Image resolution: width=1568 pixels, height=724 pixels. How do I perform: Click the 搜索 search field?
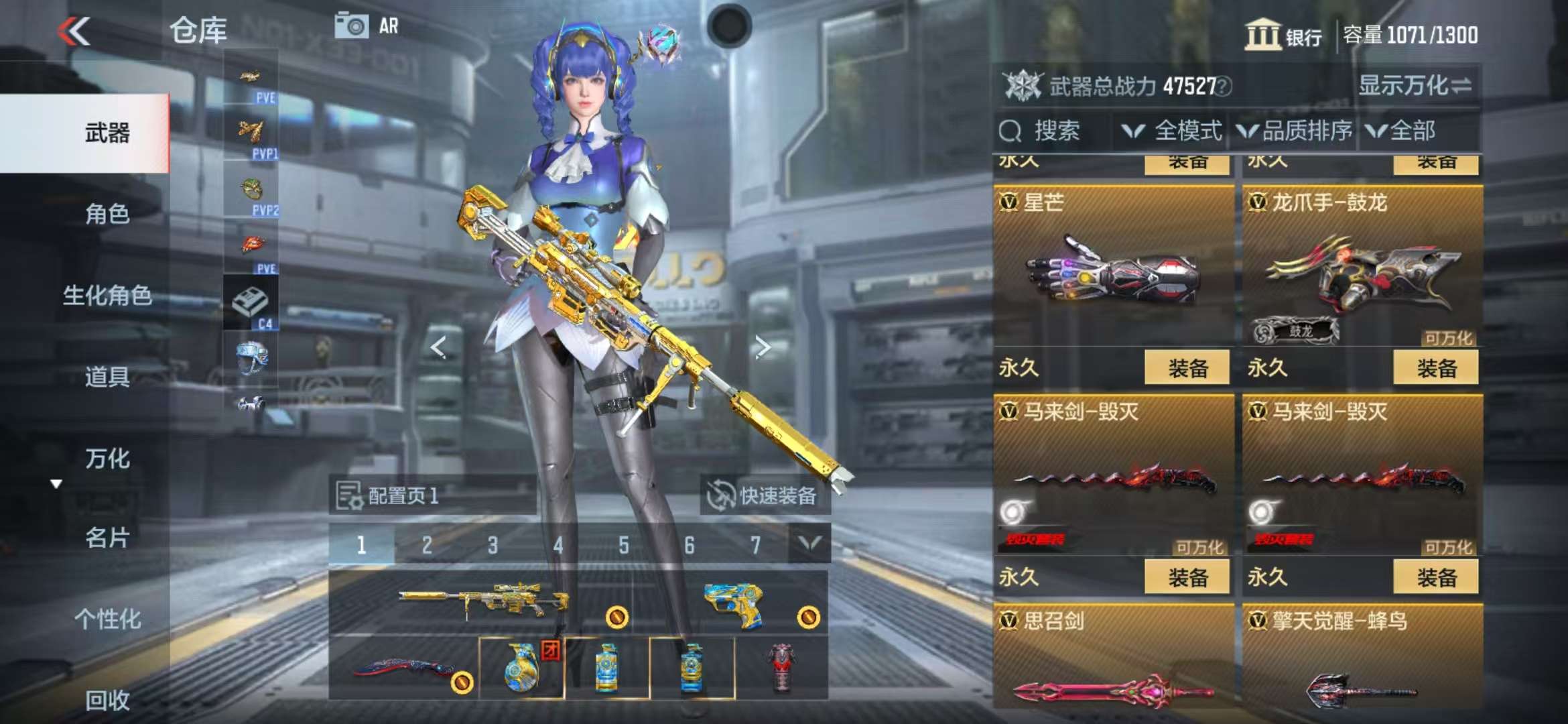[1055, 131]
